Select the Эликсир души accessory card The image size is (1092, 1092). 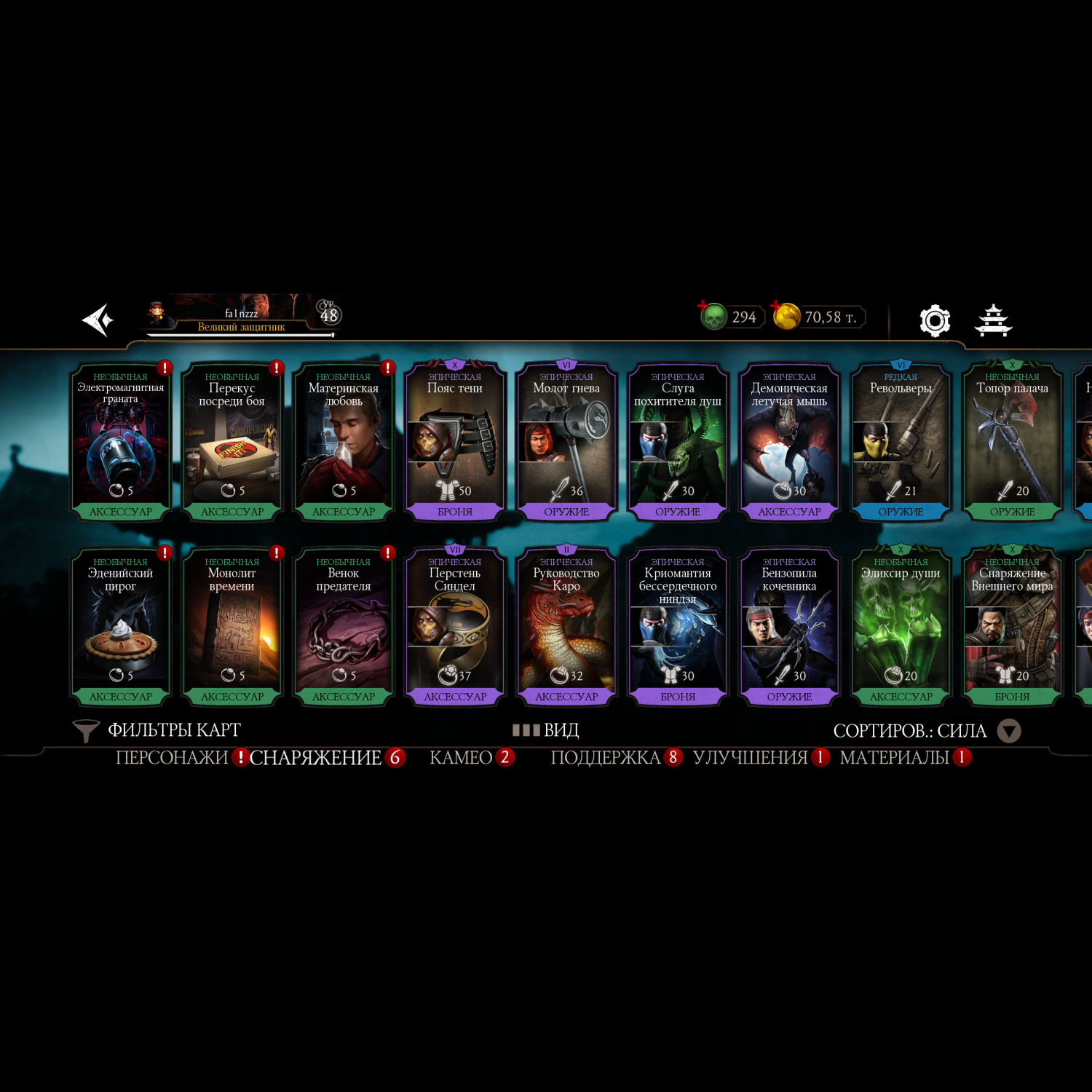click(x=901, y=626)
